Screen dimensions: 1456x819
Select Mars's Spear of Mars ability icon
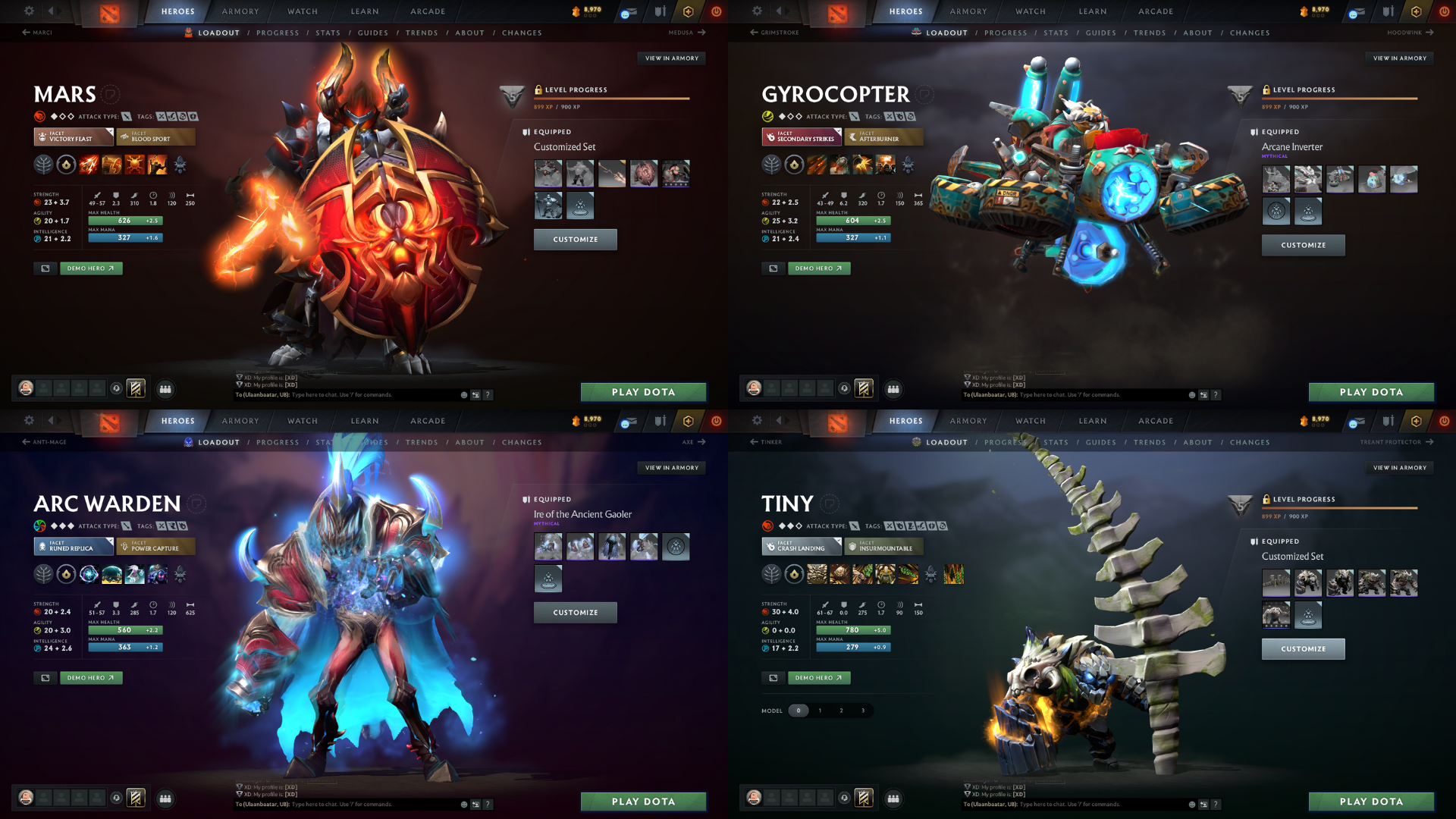pyautogui.click(x=88, y=165)
